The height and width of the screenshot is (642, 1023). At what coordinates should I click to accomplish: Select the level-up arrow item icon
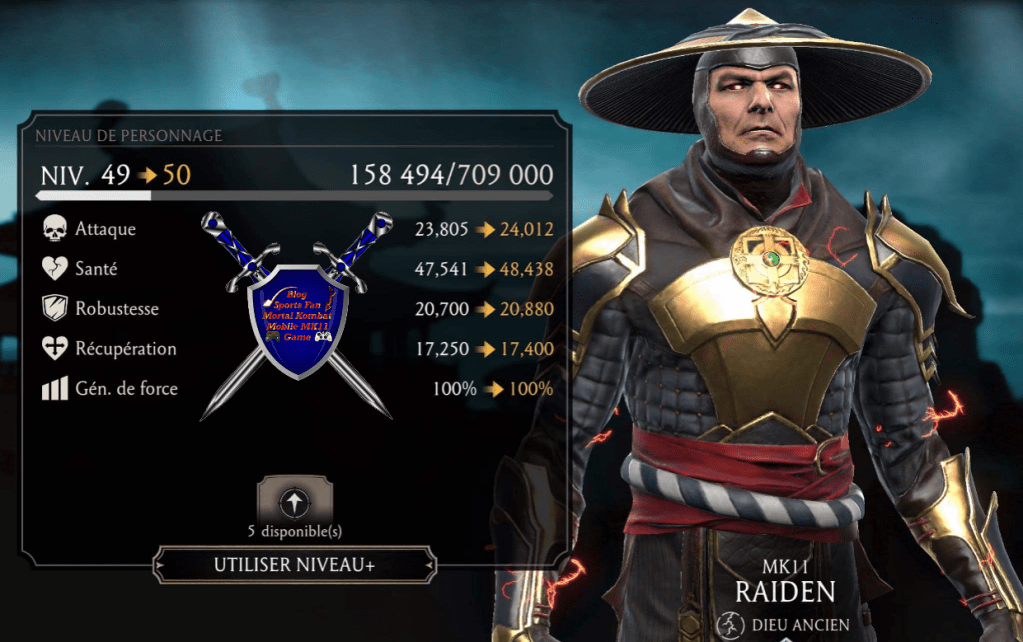tap(295, 501)
